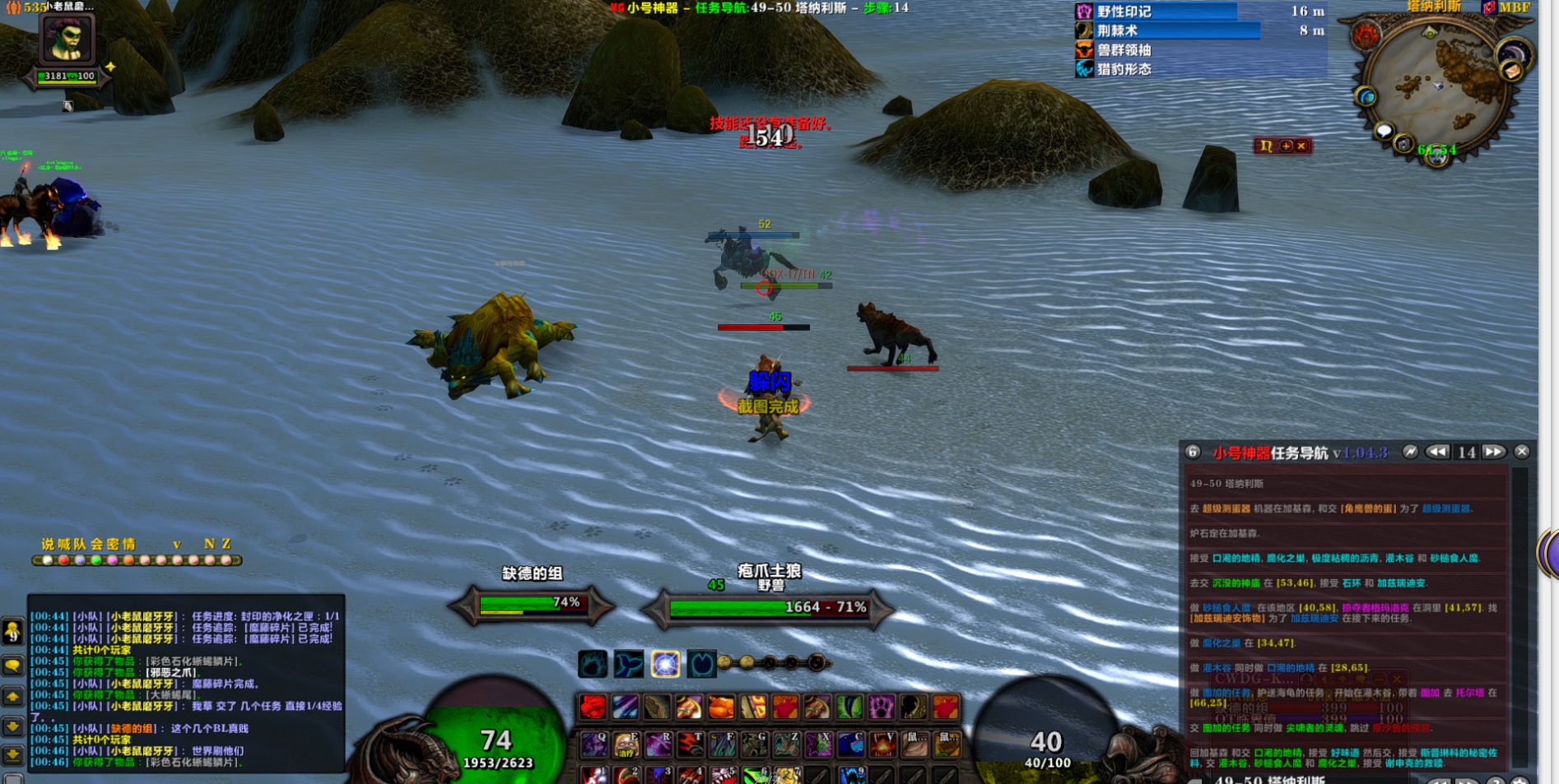This screenshot has width=1559, height=784.
Task: Click the speech bubble icon by minimap
Action: click(1384, 131)
